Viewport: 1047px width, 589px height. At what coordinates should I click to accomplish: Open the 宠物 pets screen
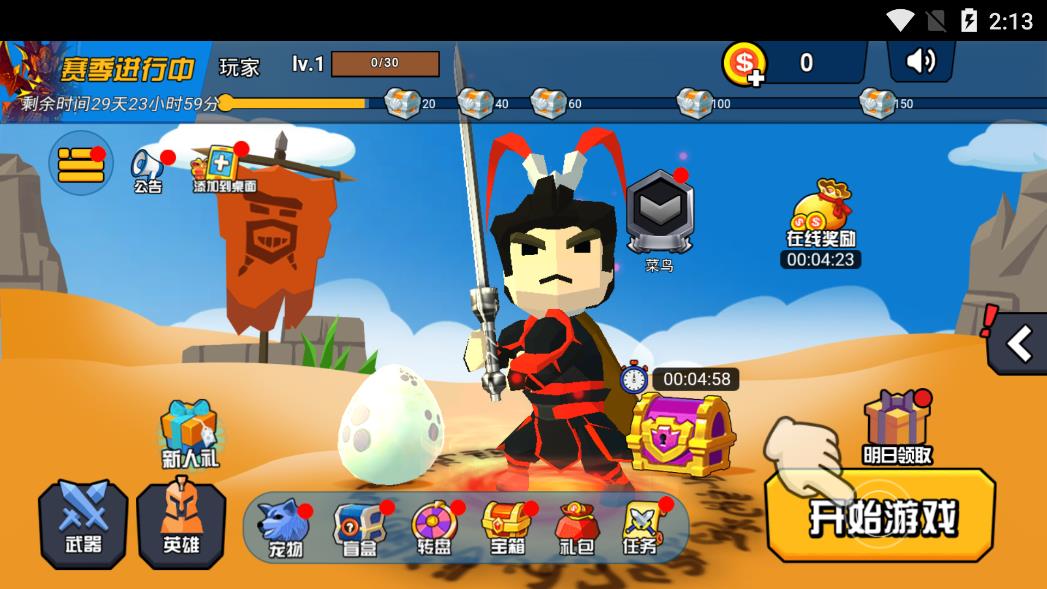[282, 528]
